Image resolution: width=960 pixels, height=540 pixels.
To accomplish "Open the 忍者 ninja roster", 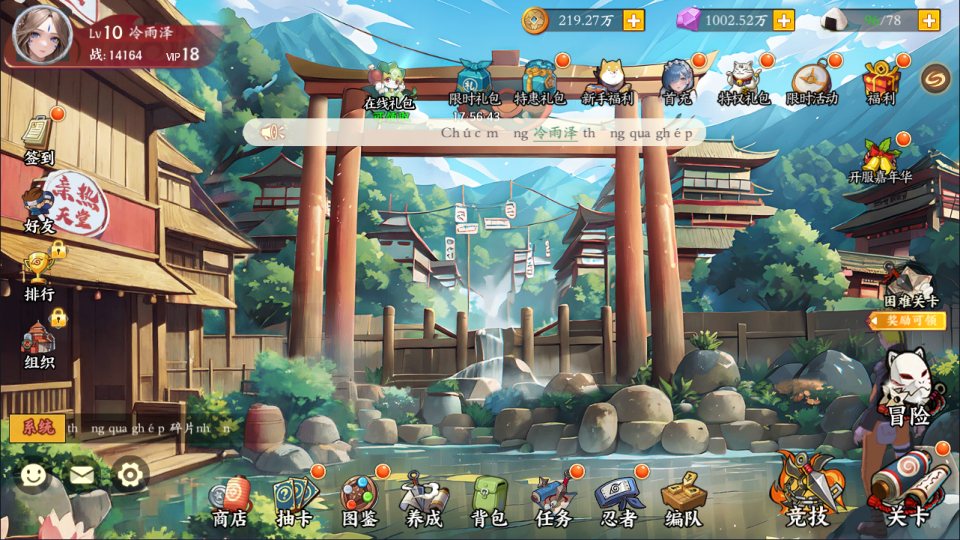I will [618, 499].
